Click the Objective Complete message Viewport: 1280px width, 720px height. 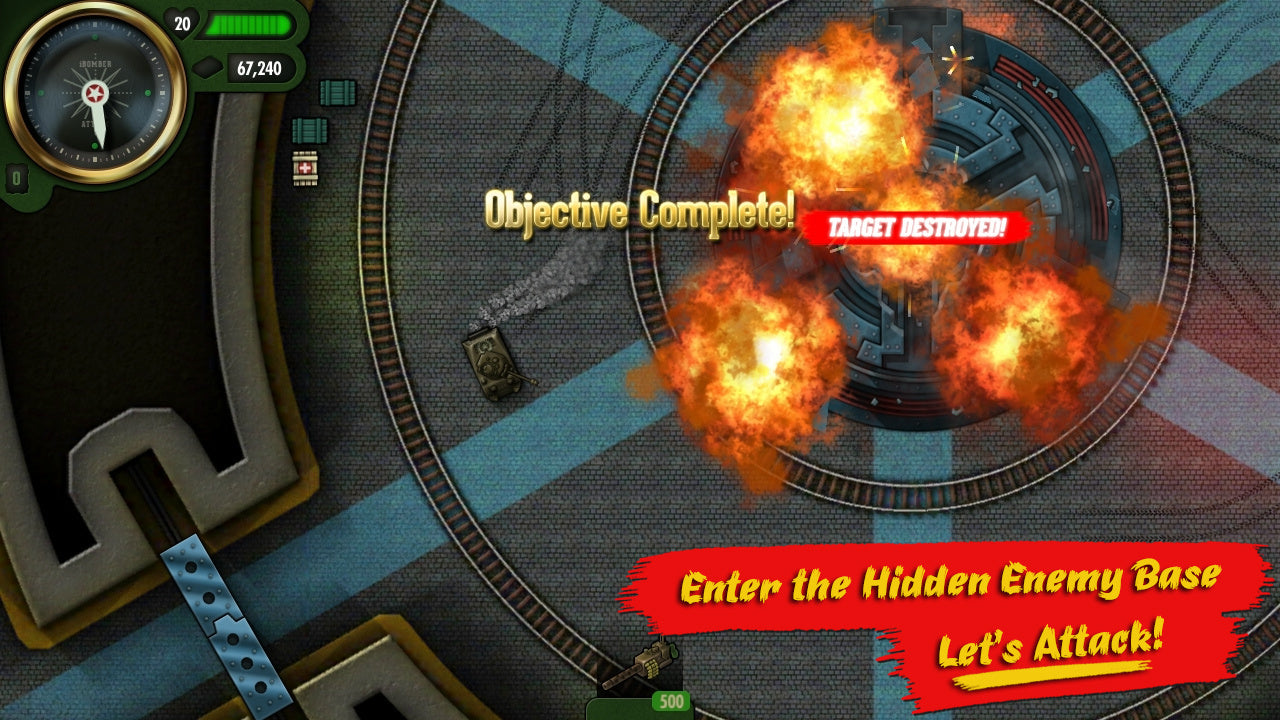pos(638,210)
